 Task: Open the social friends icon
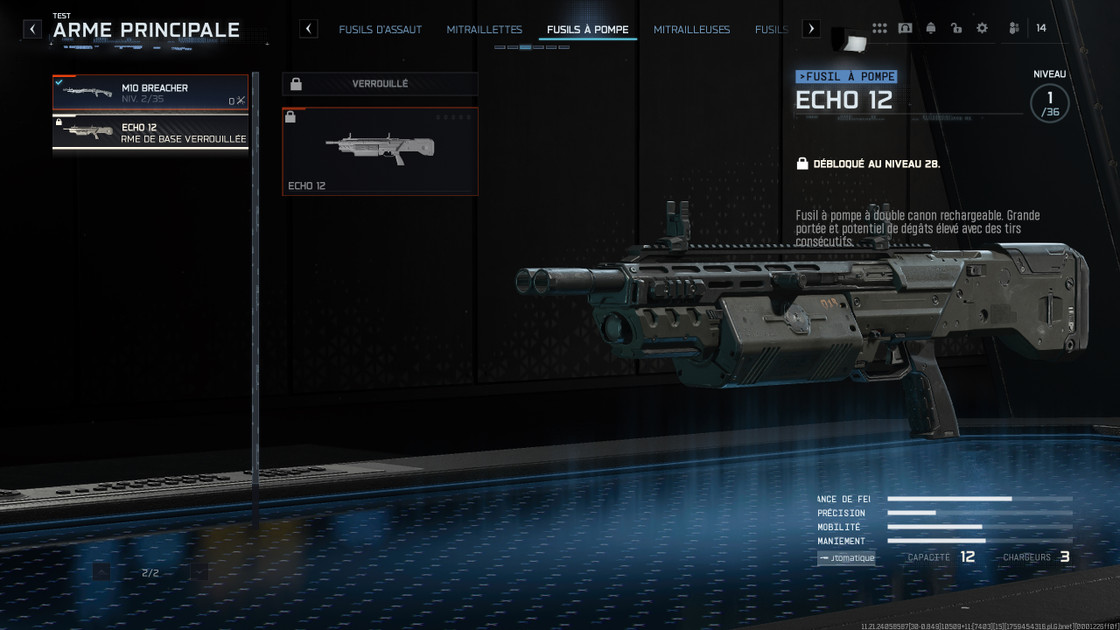click(1014, 29)
